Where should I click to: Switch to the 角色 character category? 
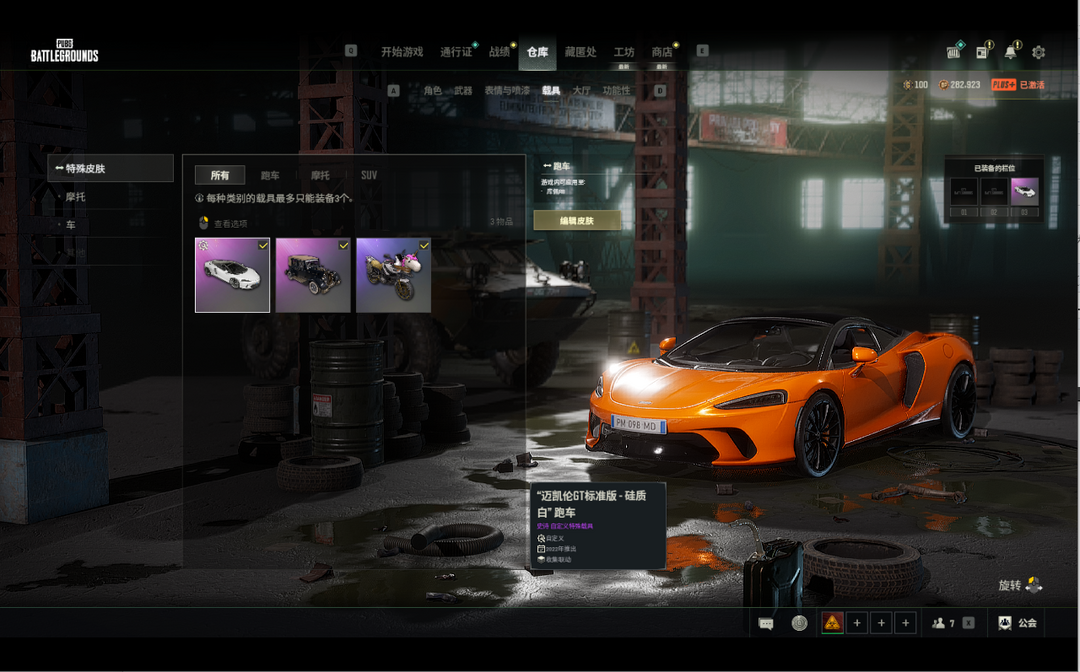432,91
